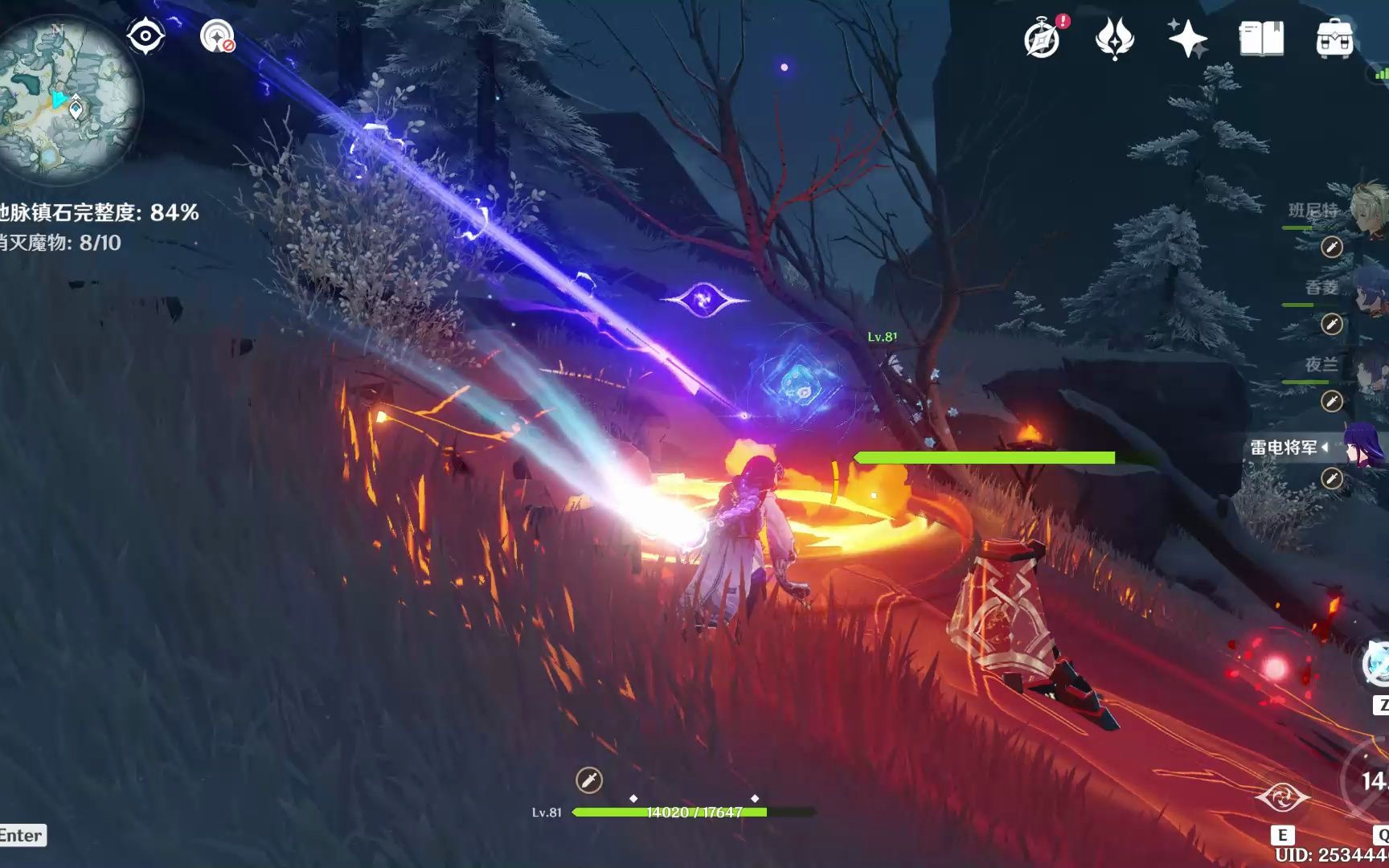Open the backpack inventory
1389x868 pixels.
(1334, 39)
